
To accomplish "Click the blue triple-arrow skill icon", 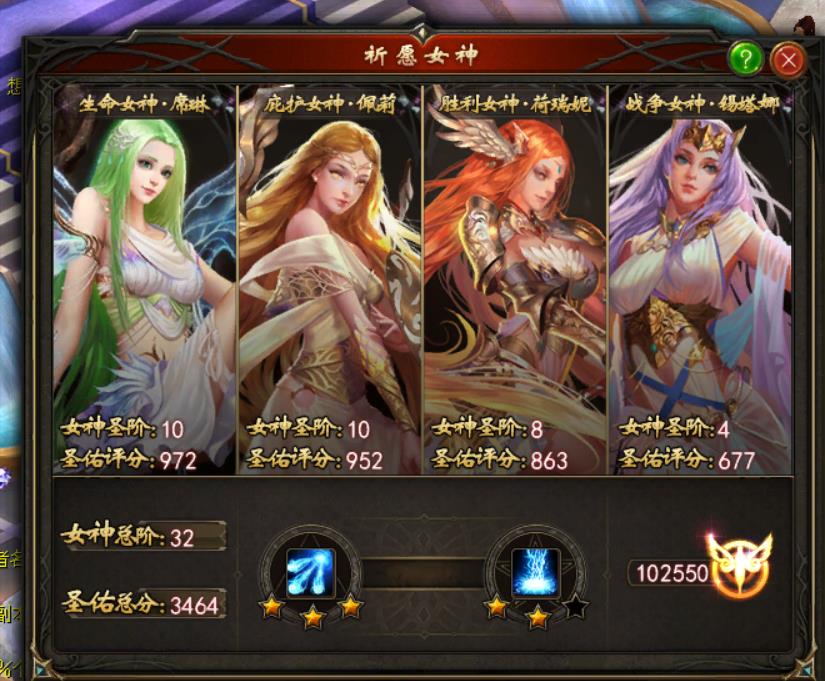I will tap(310, 572).
